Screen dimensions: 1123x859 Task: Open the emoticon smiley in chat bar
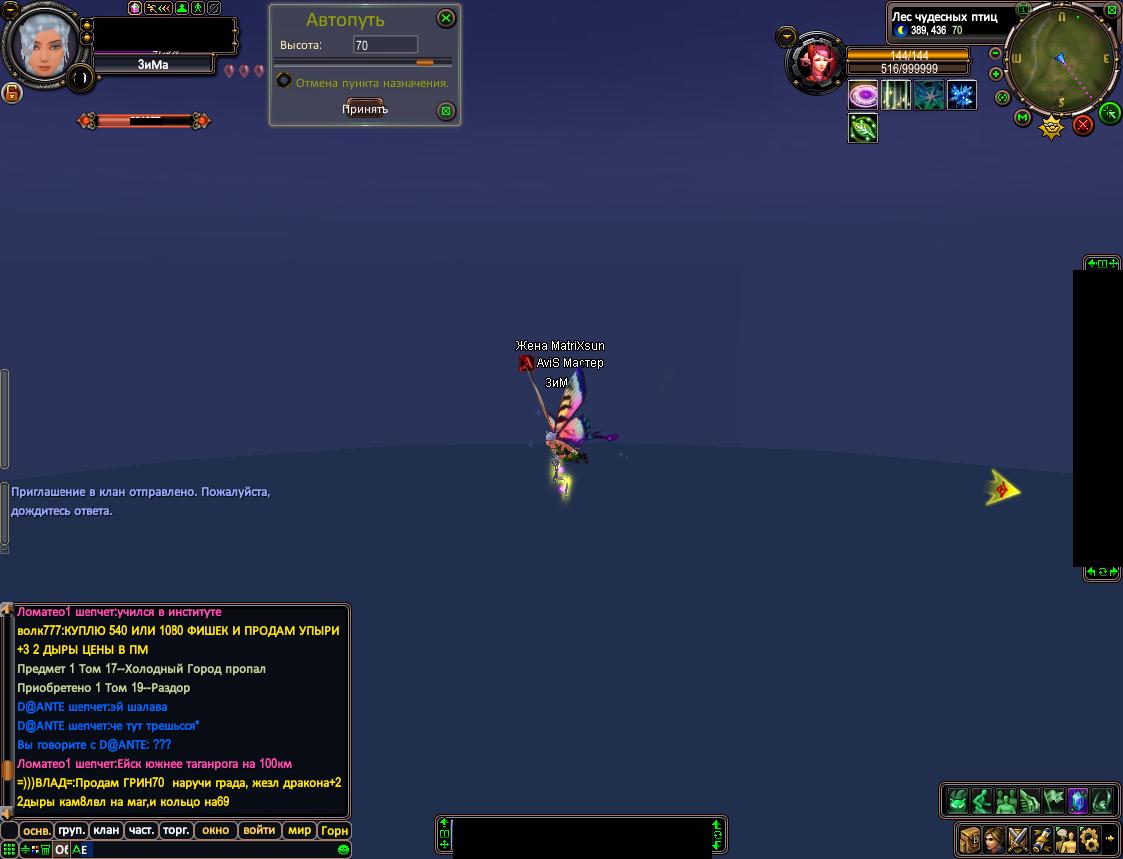point(343,850)
